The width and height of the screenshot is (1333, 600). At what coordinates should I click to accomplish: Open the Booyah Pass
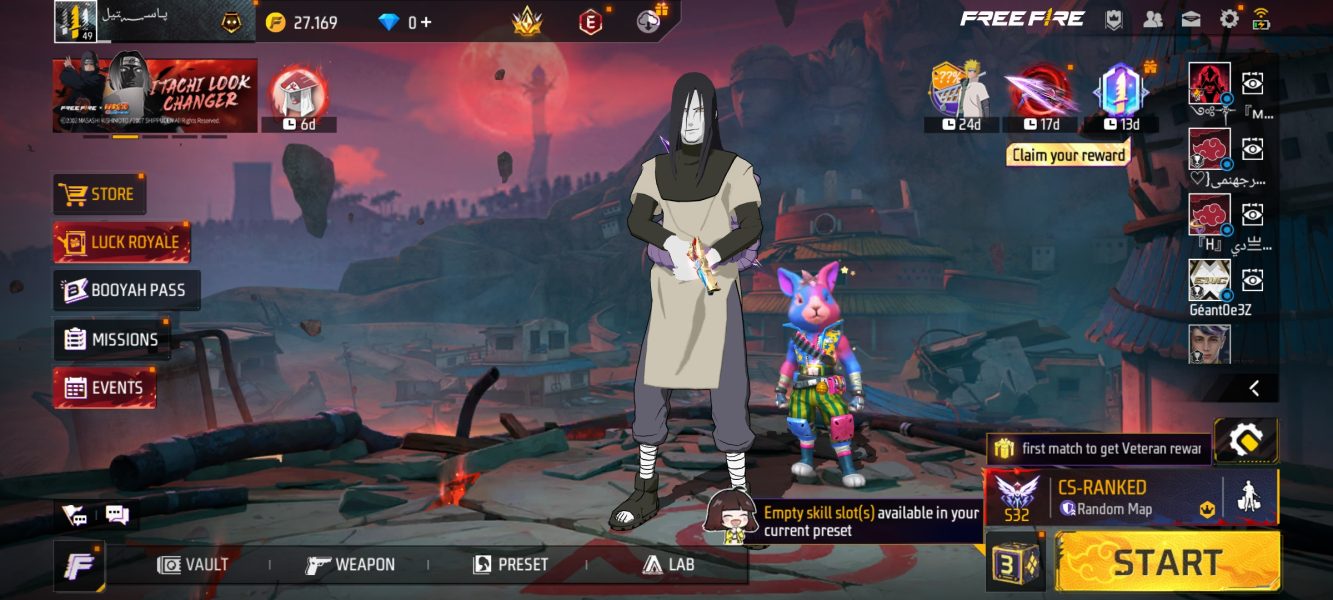pos(126,290)
